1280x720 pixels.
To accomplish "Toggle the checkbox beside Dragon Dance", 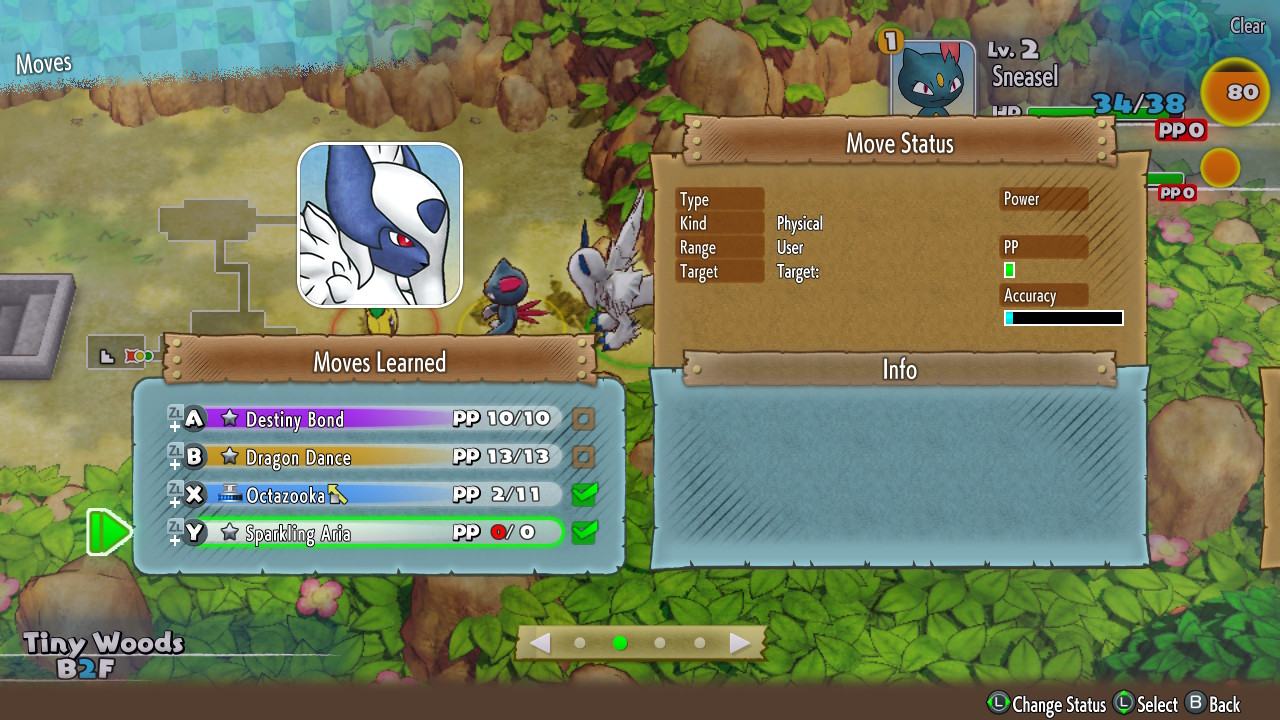I will 584,457.
